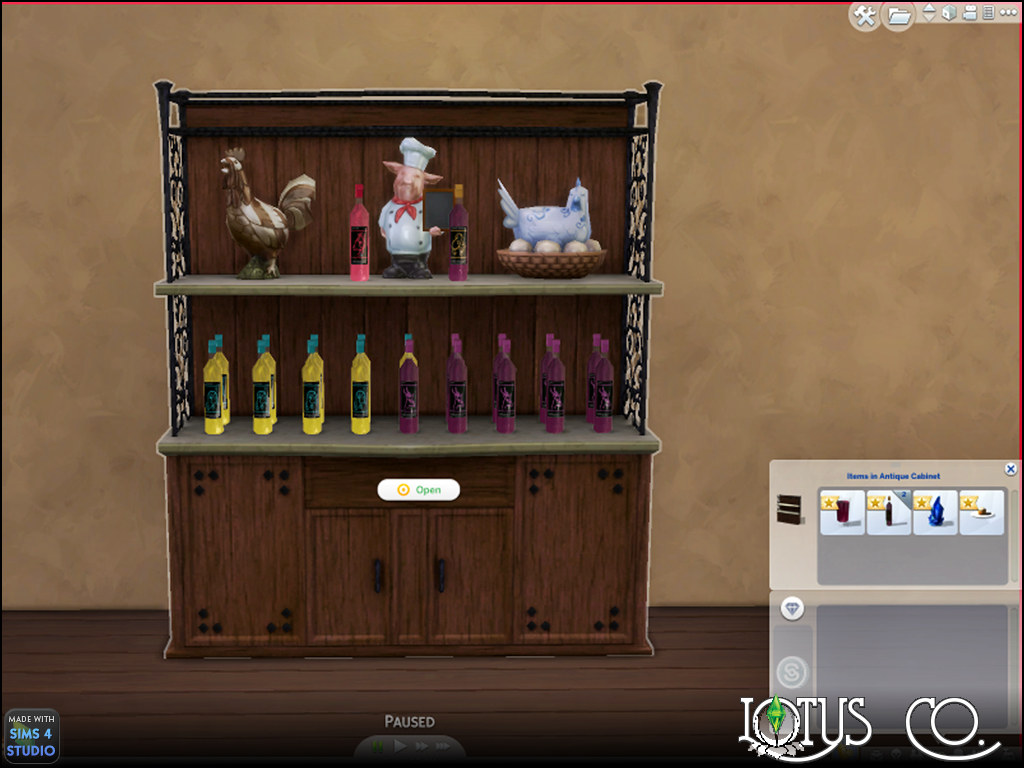Open Build Mode with the tools icon
The image size is (1024, 768).
coord(864,15)
